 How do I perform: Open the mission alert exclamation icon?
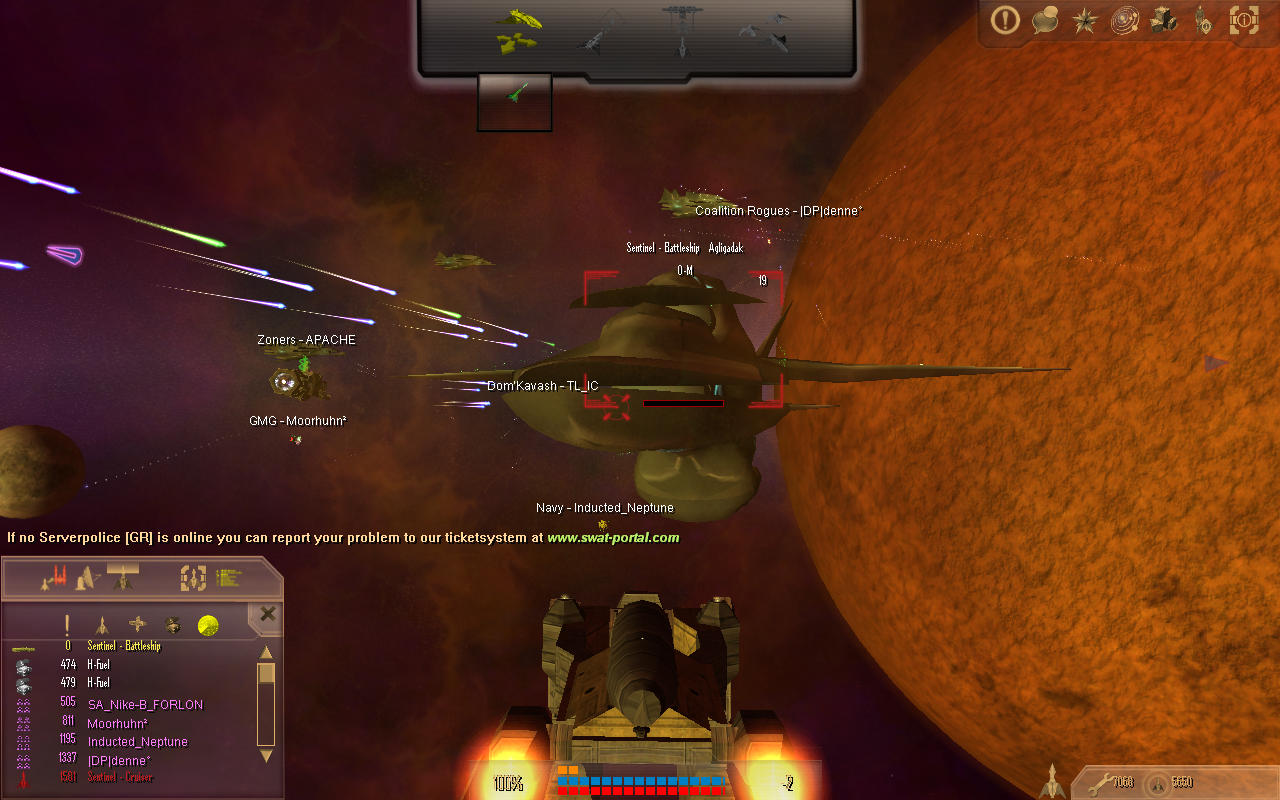pos(1005,20)
